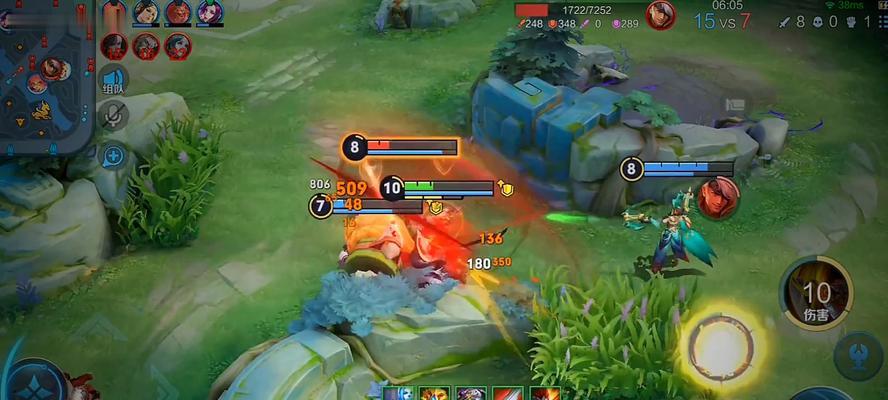Tap the blue winged skill button
The height and width of the screenshot is (400, 888).
tap(858, 352)
